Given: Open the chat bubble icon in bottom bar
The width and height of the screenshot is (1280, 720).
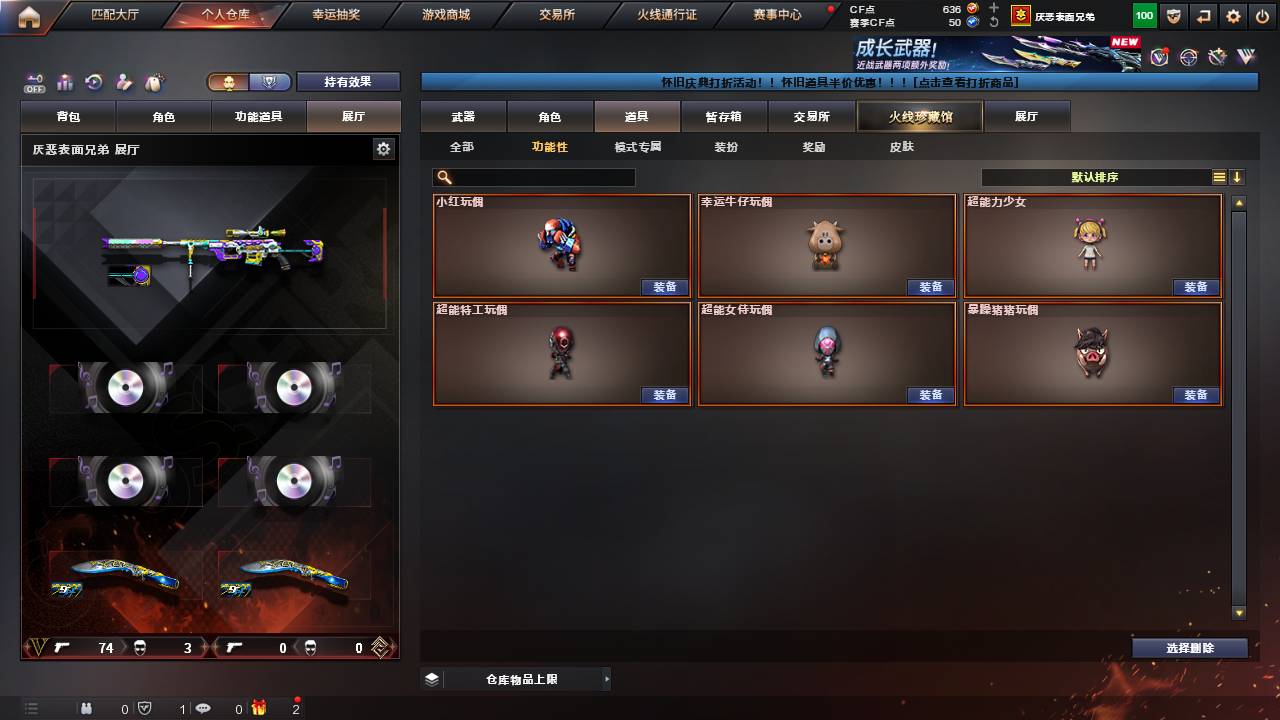Looking at the screenshot, I should (203, 709).
